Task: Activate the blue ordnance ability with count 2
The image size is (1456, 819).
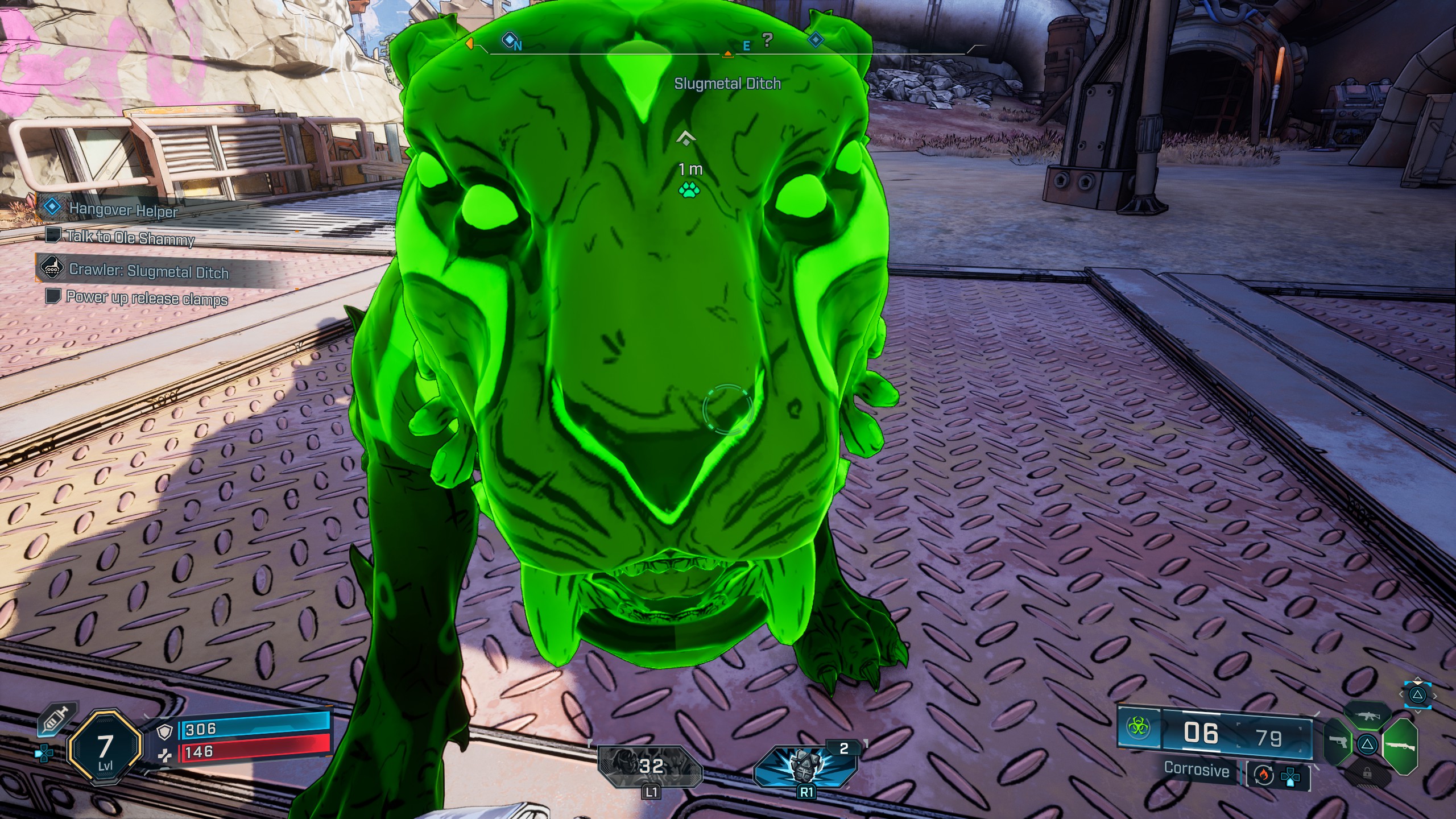Action: 805,766
